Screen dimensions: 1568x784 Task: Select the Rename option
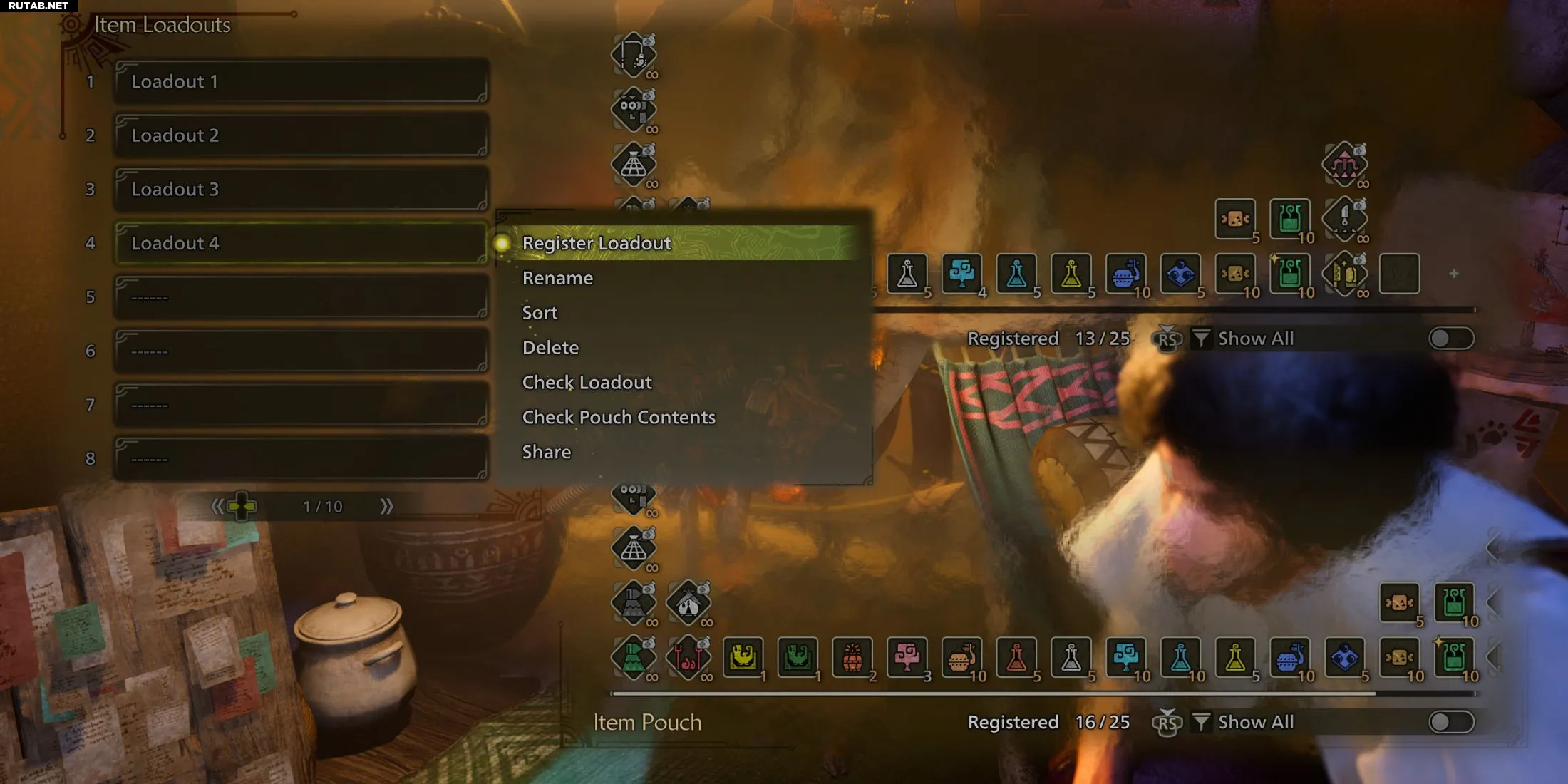557,278
